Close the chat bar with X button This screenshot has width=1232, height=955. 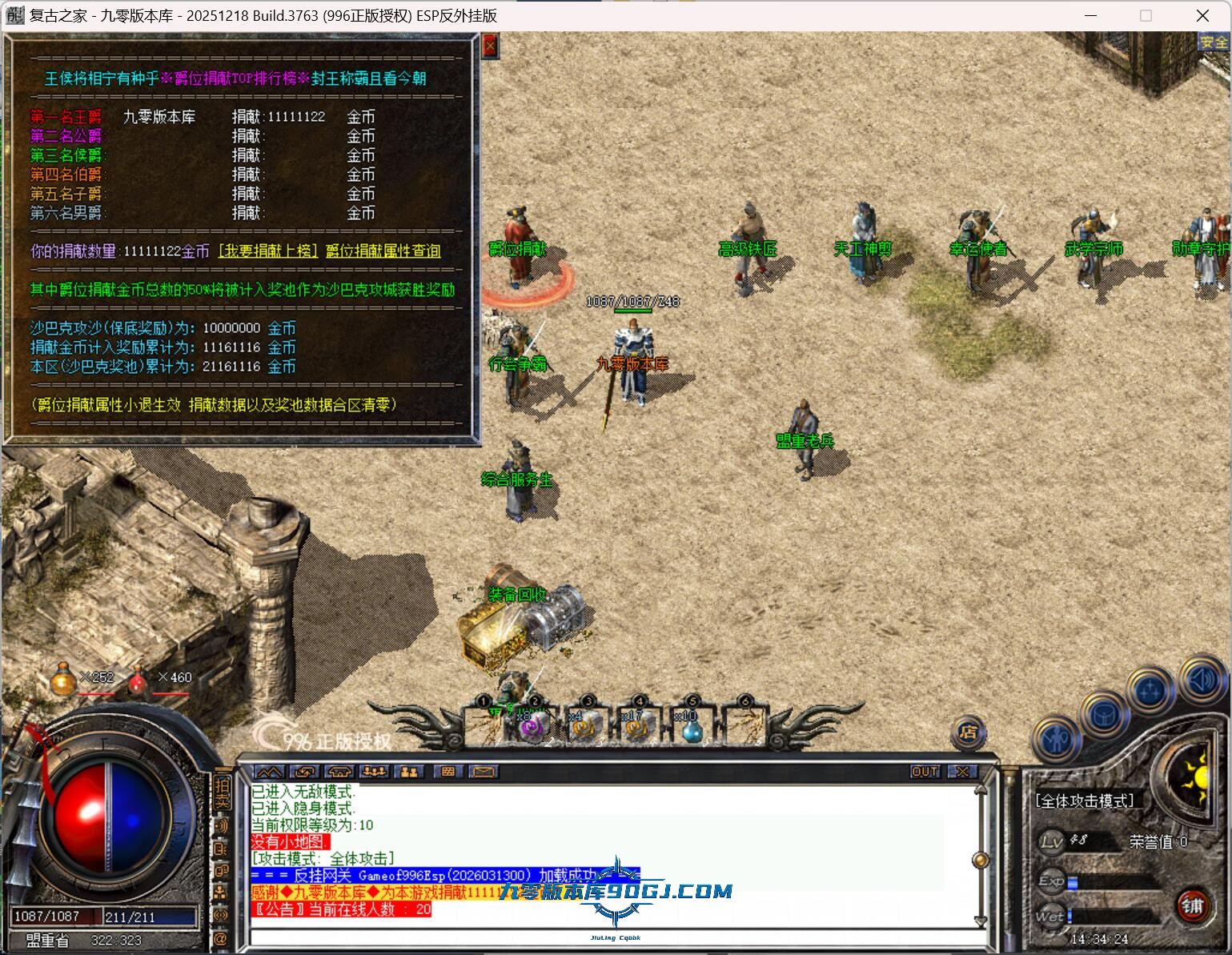(x=962, y=772)
